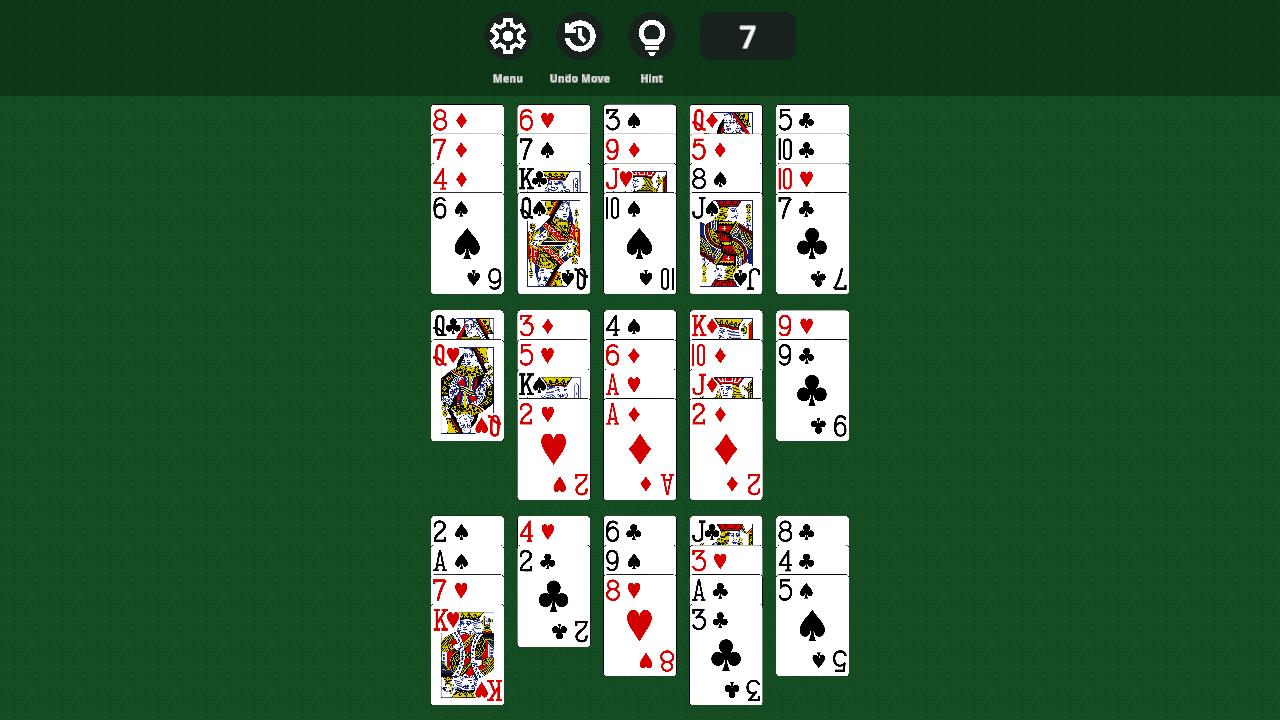
Task: Open the game Menu
Action: (507, 35)
